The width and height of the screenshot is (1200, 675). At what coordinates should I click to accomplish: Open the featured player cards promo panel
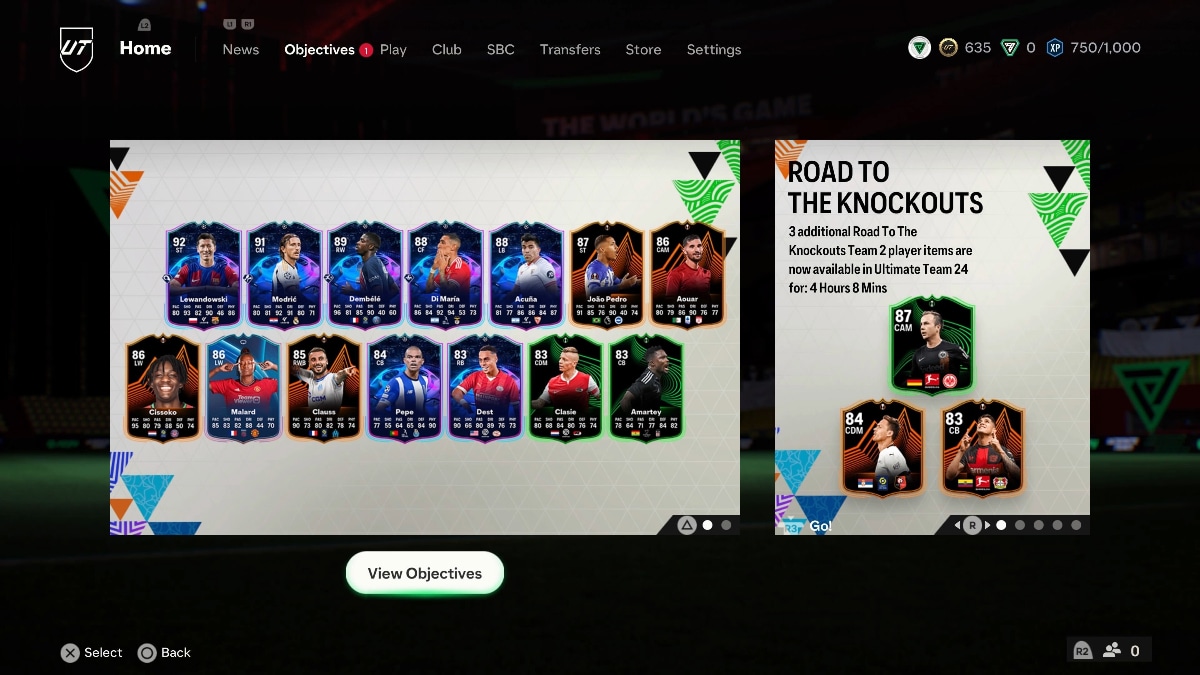pyautogui.click(x=425, y=337)
